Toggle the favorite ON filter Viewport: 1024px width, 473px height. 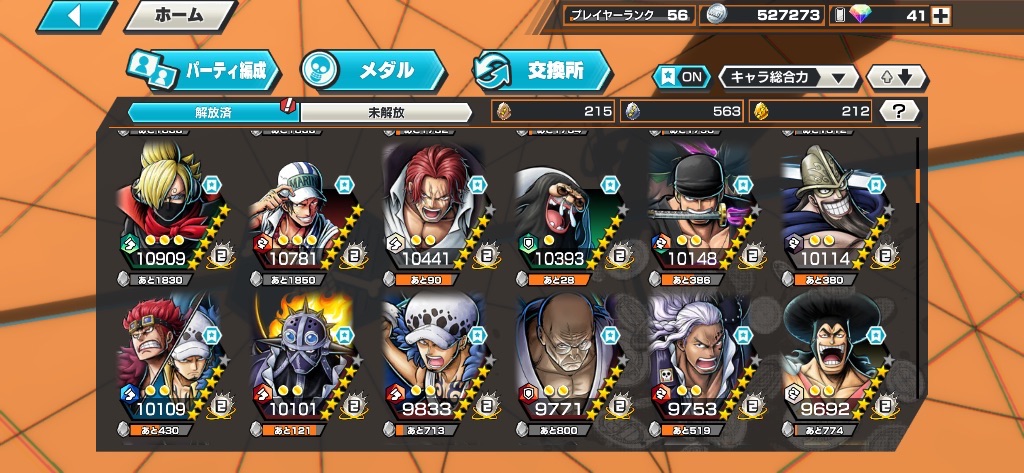(678, 77)
